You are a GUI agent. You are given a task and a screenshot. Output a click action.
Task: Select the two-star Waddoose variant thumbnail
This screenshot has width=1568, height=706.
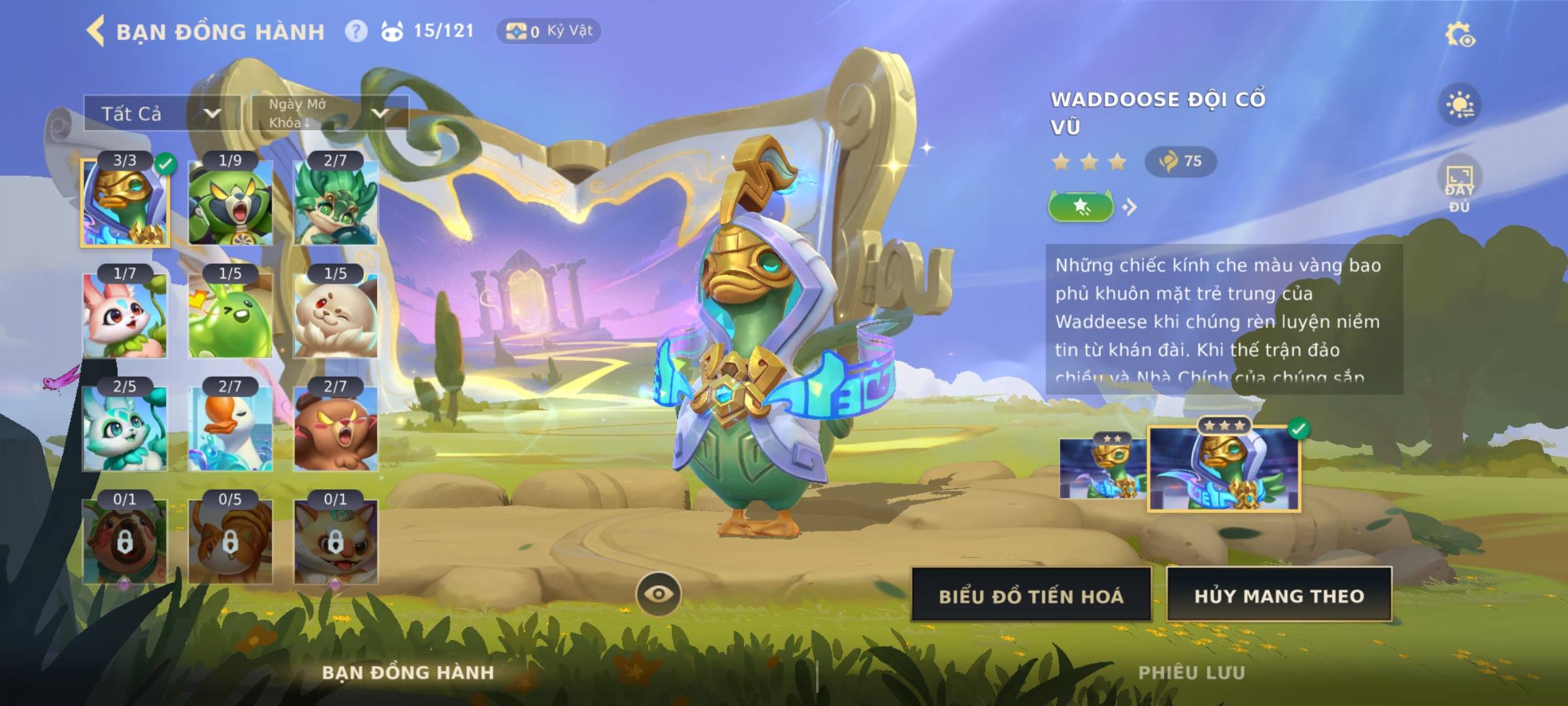[x=1102, y=469]
